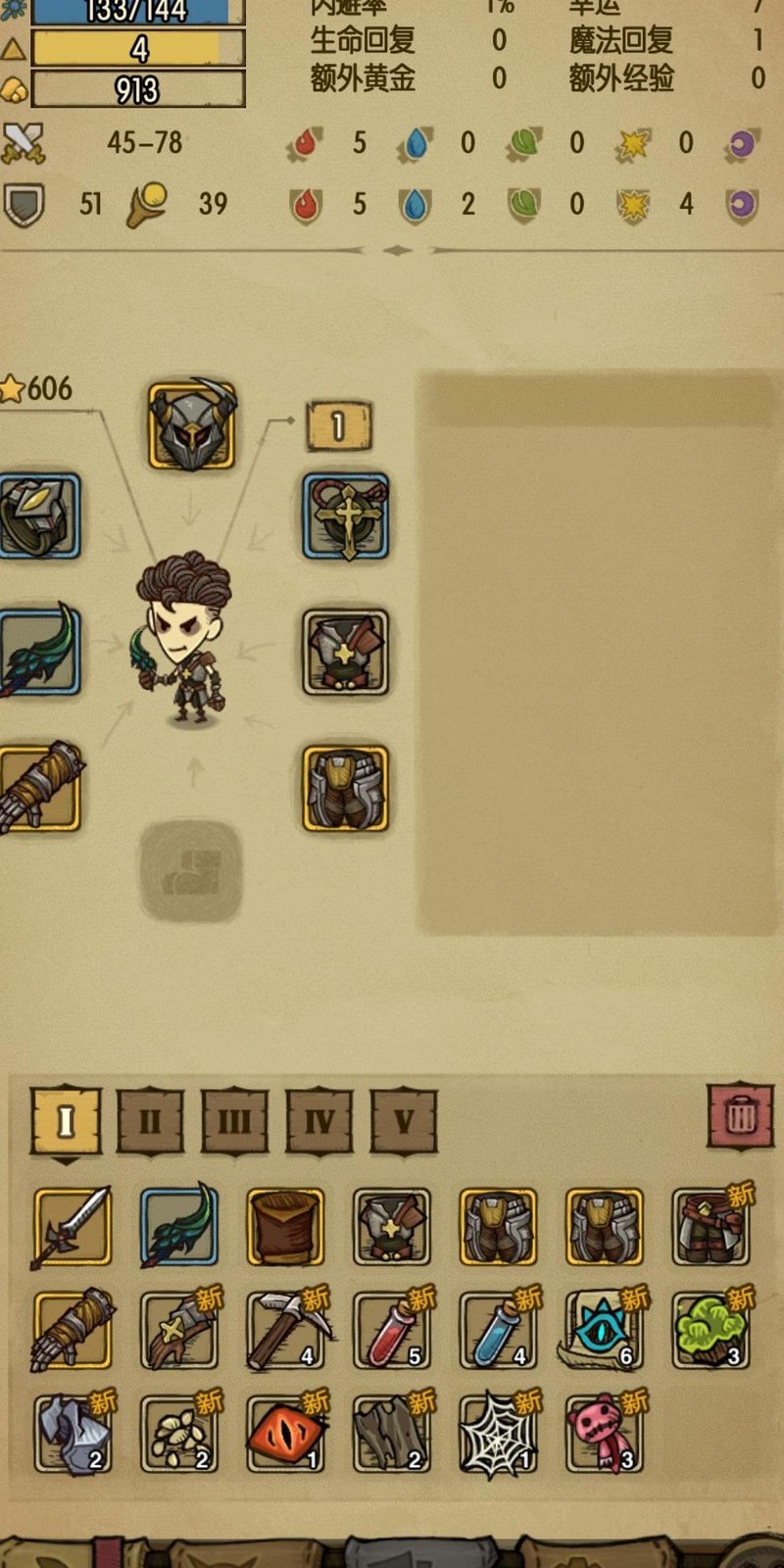This screenshot has height=1568, width=784.
Task: Select the equipped leg armor slot
Action: tap(346, 788)
